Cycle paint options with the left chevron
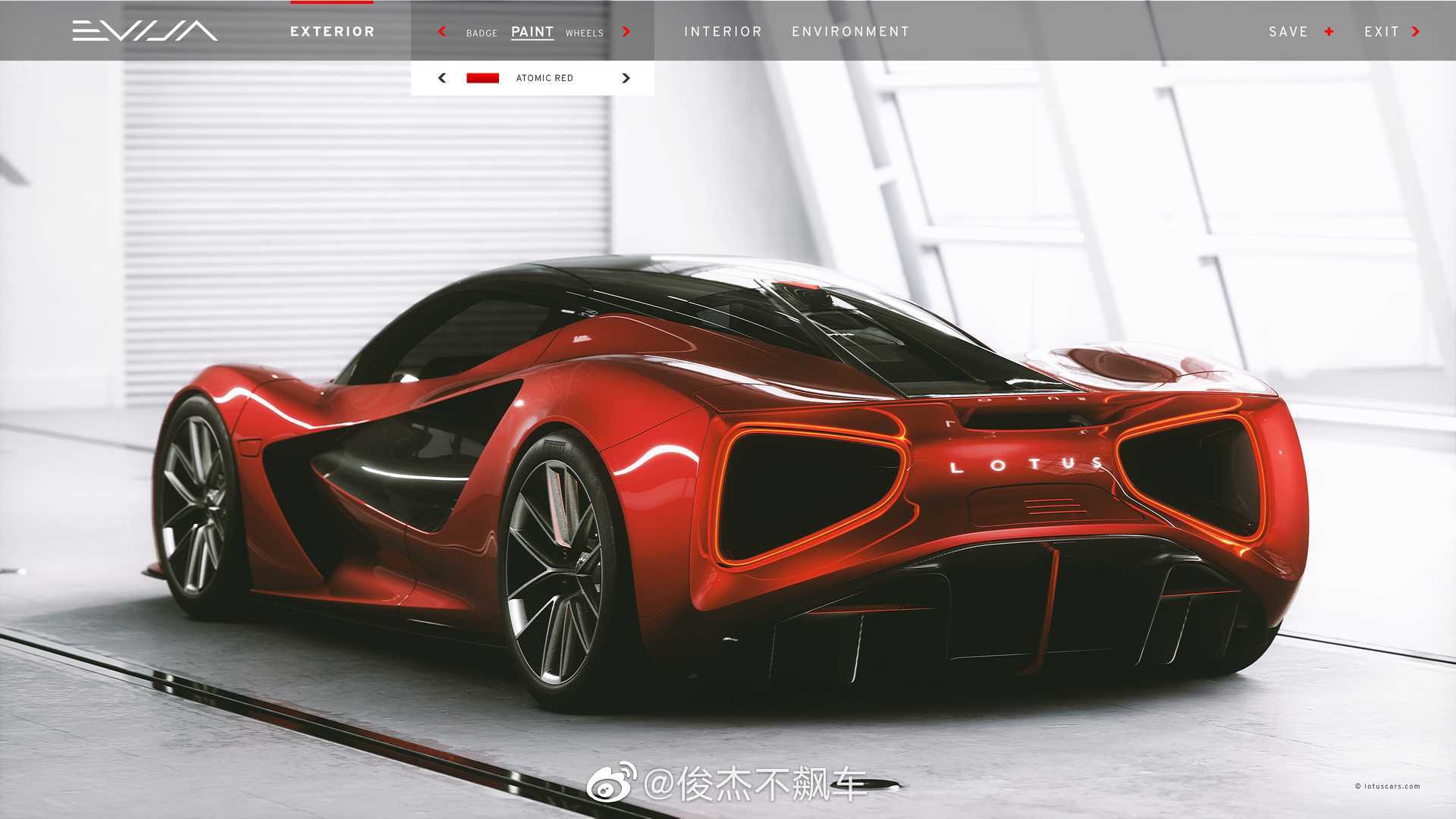Screen dimensions: 1456x819 441,32
